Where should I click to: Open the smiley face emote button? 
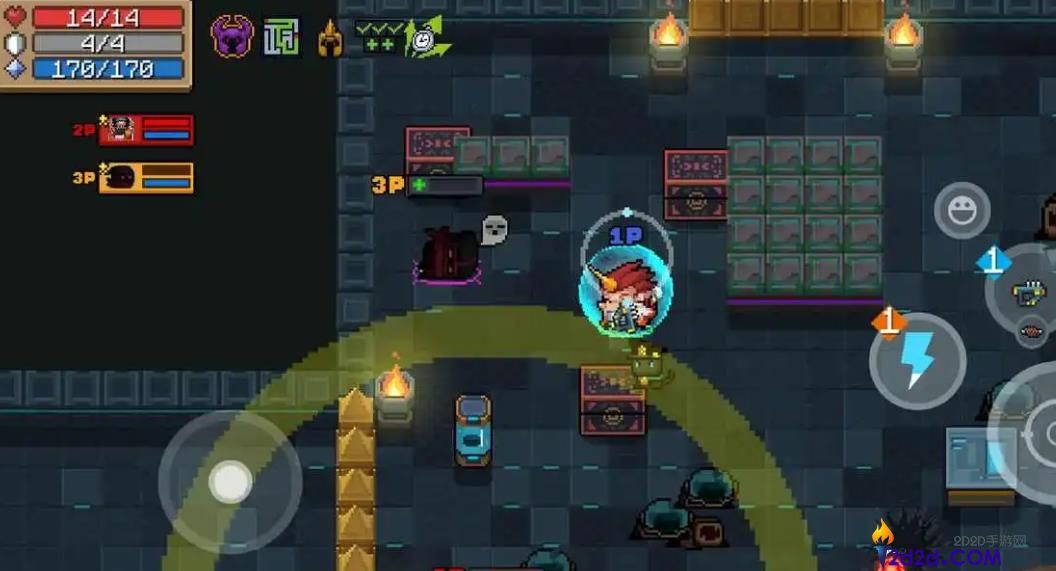pos(962,210)
